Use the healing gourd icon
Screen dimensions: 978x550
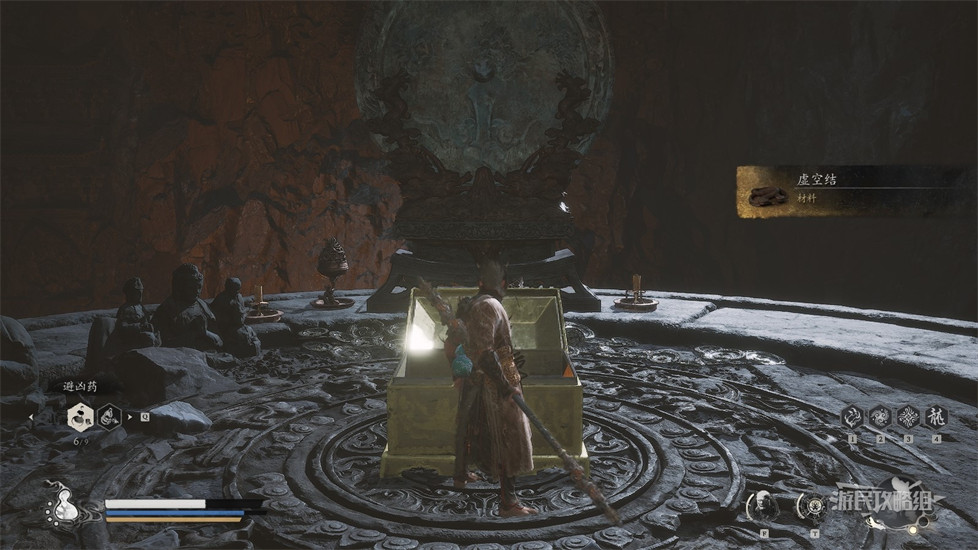[62, 508]
